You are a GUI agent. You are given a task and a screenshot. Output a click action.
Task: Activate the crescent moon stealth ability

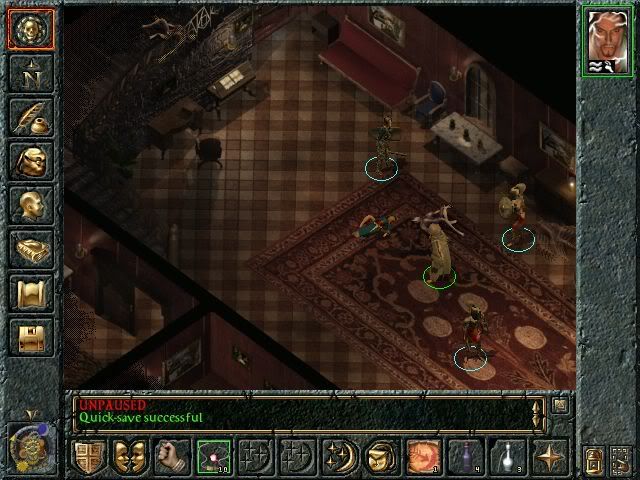tap(339, 456)
